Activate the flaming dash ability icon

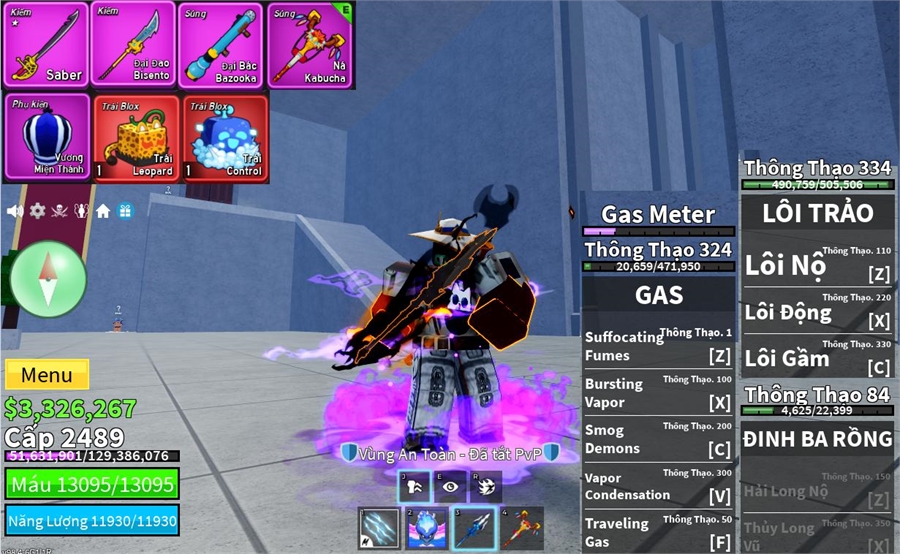[x=486, y=486]
